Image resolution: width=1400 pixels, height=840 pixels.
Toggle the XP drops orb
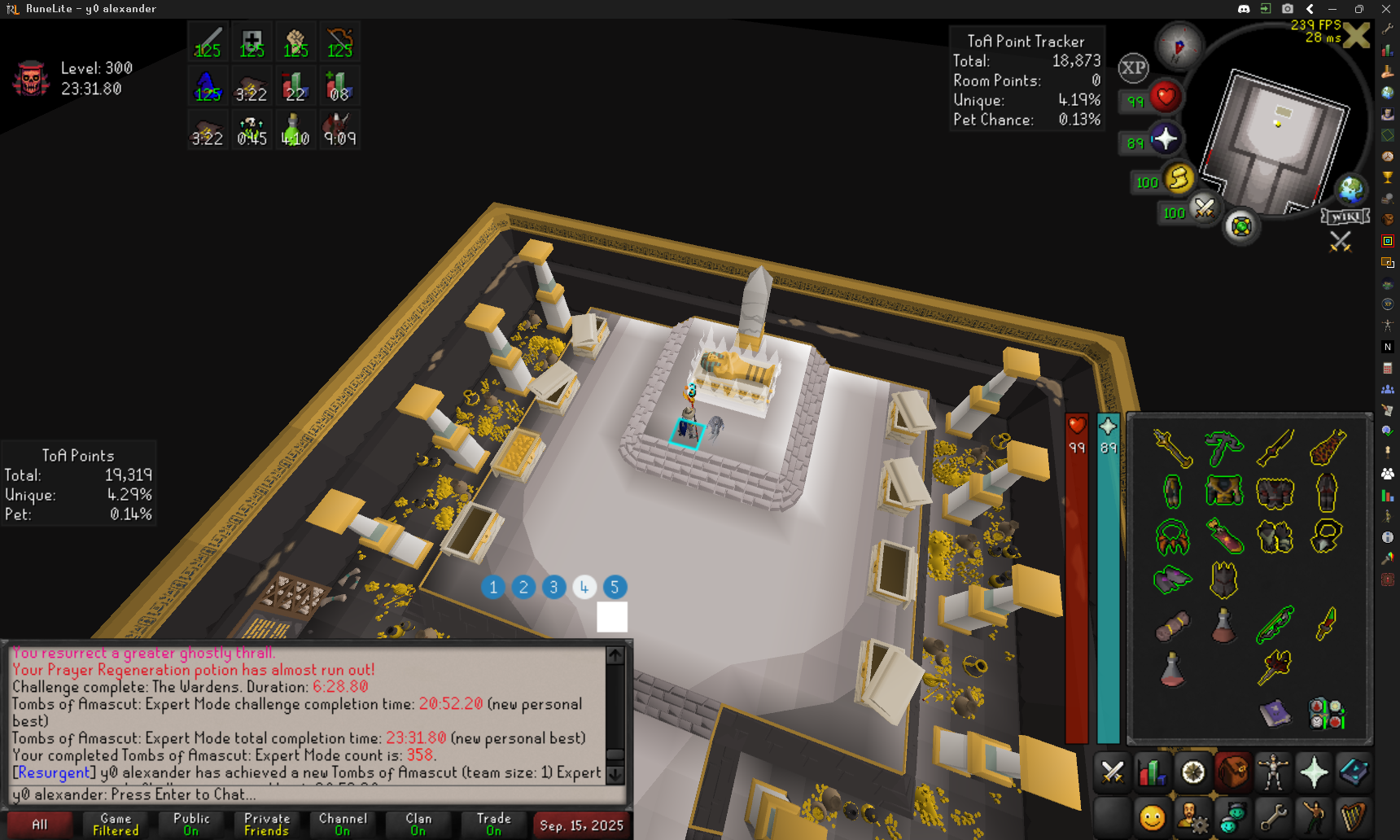pyautogui.click(x=1133, y=68)
